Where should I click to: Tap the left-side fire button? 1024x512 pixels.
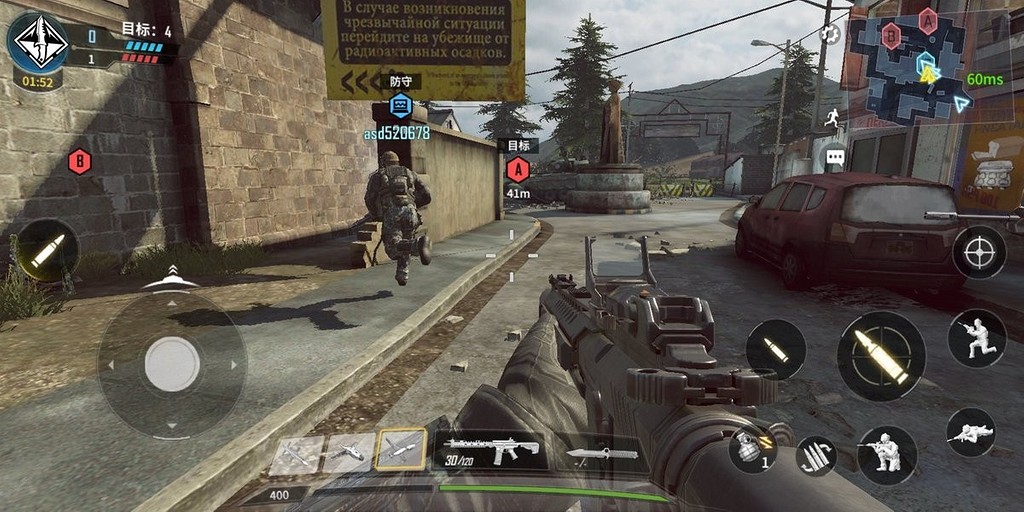46,250
